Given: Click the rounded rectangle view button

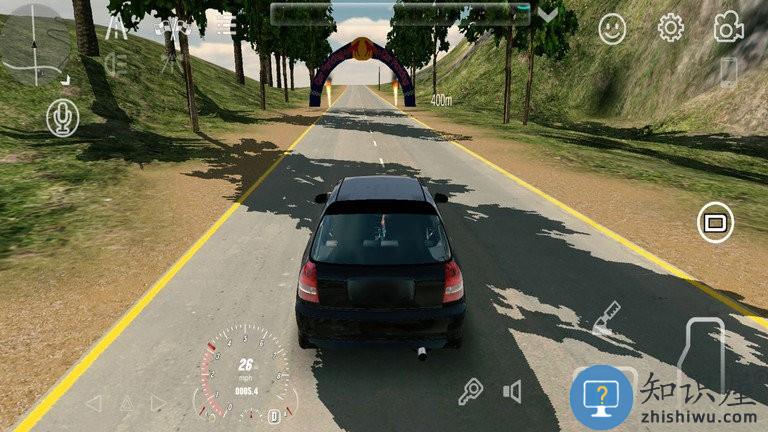Looking at the screenshot, I should click(714, 221).
